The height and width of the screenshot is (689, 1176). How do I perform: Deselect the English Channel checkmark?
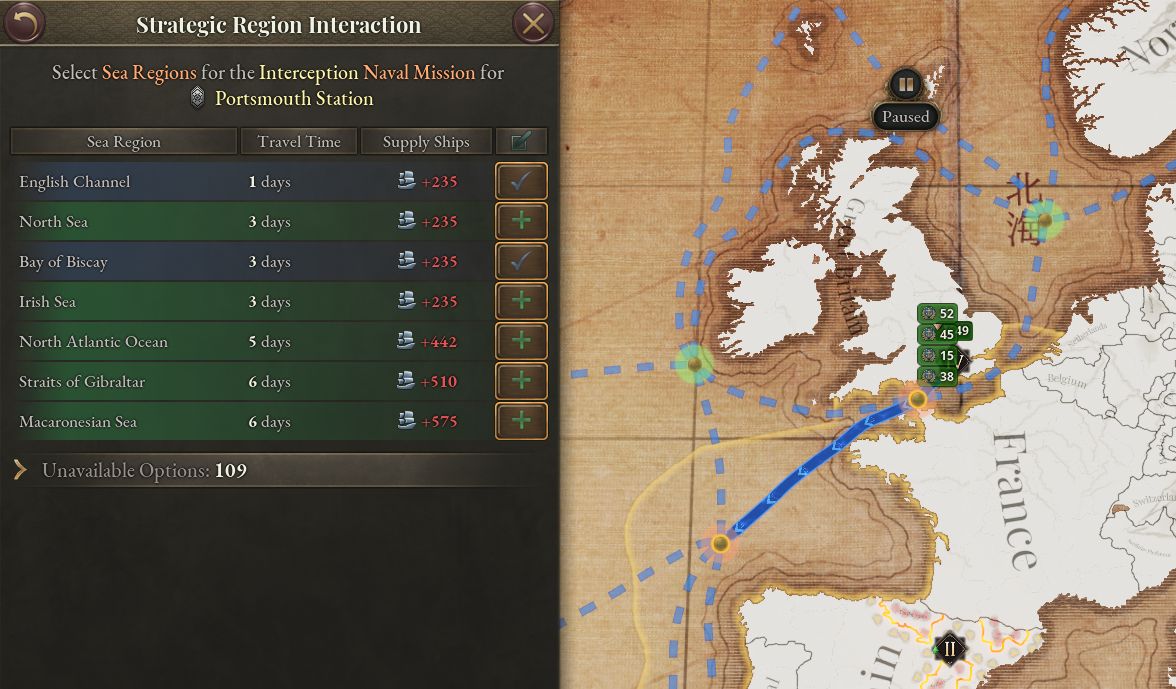click(521, 182)
